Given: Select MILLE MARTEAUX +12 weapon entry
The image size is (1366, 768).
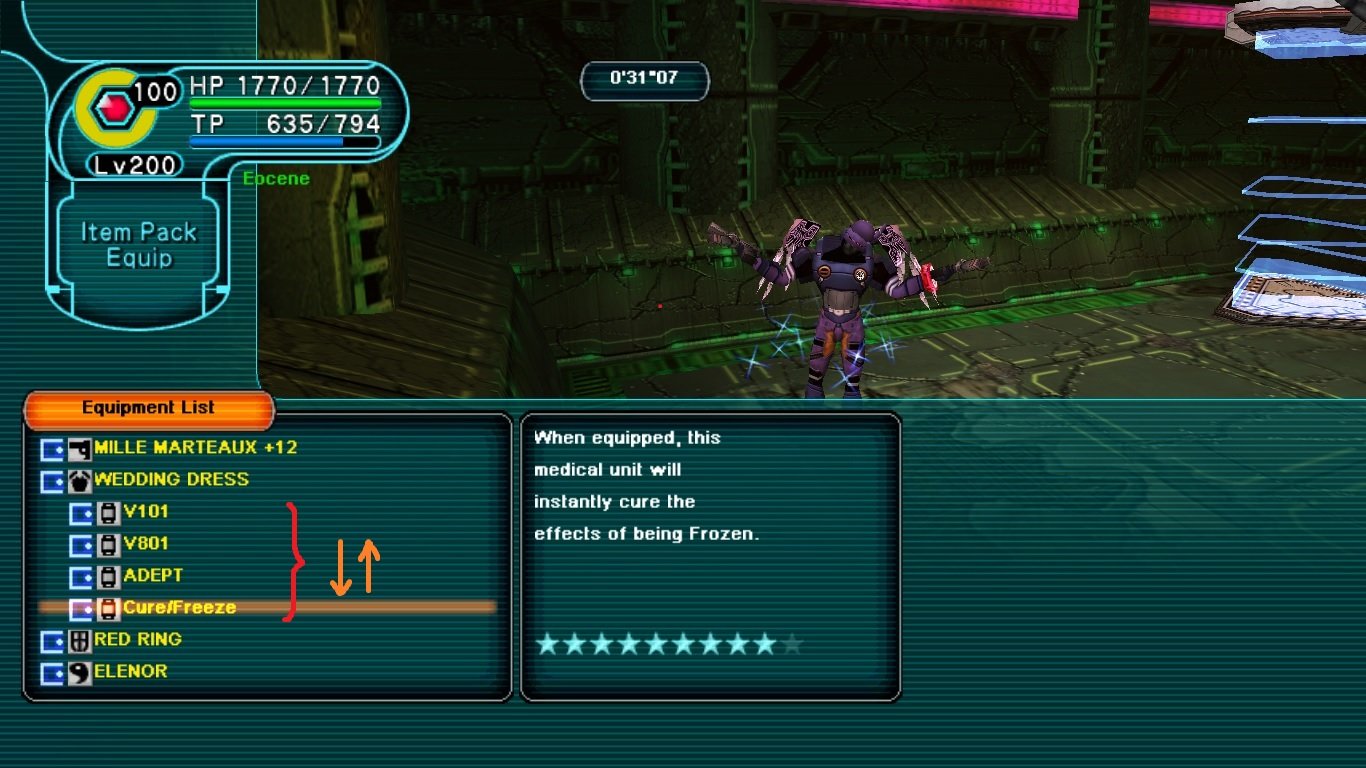Looking at the screenshot, I should pyautogui.click(x=195, y=448).
